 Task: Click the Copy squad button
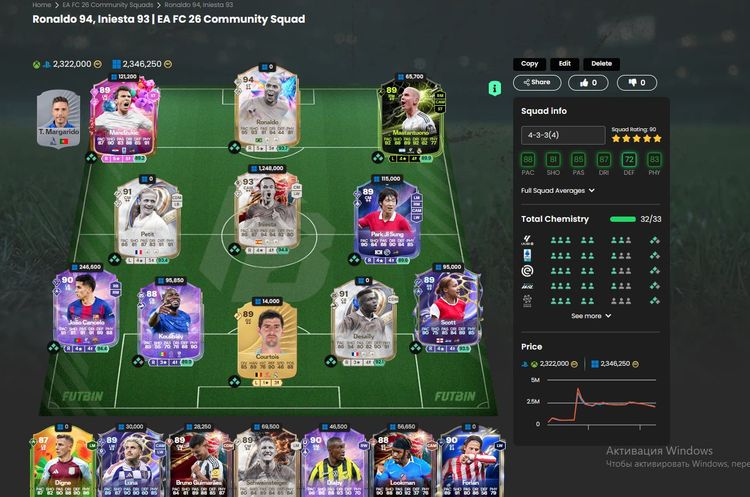[x=530, y=64]
